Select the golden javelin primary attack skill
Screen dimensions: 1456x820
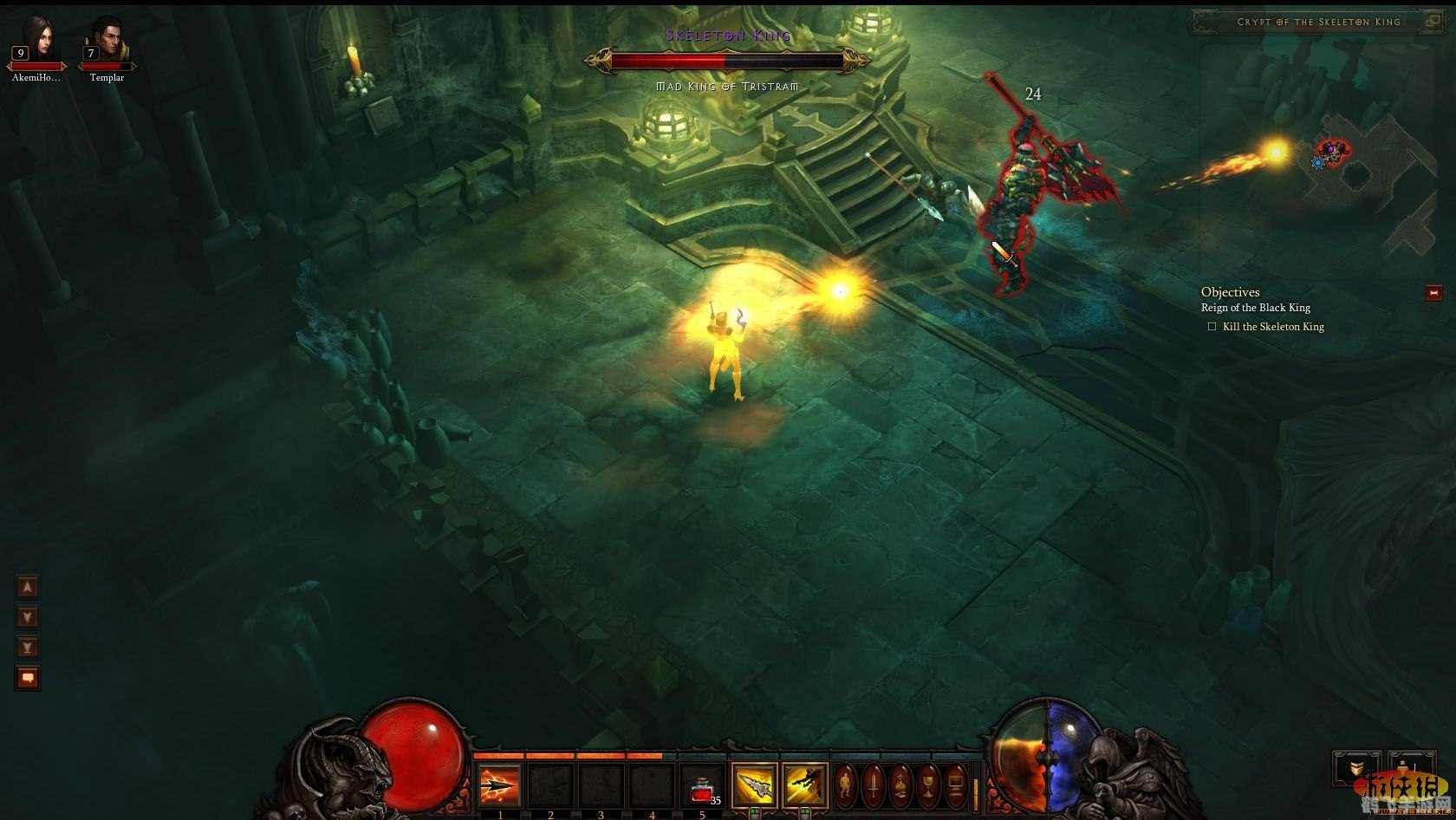[x=754, y=786]
